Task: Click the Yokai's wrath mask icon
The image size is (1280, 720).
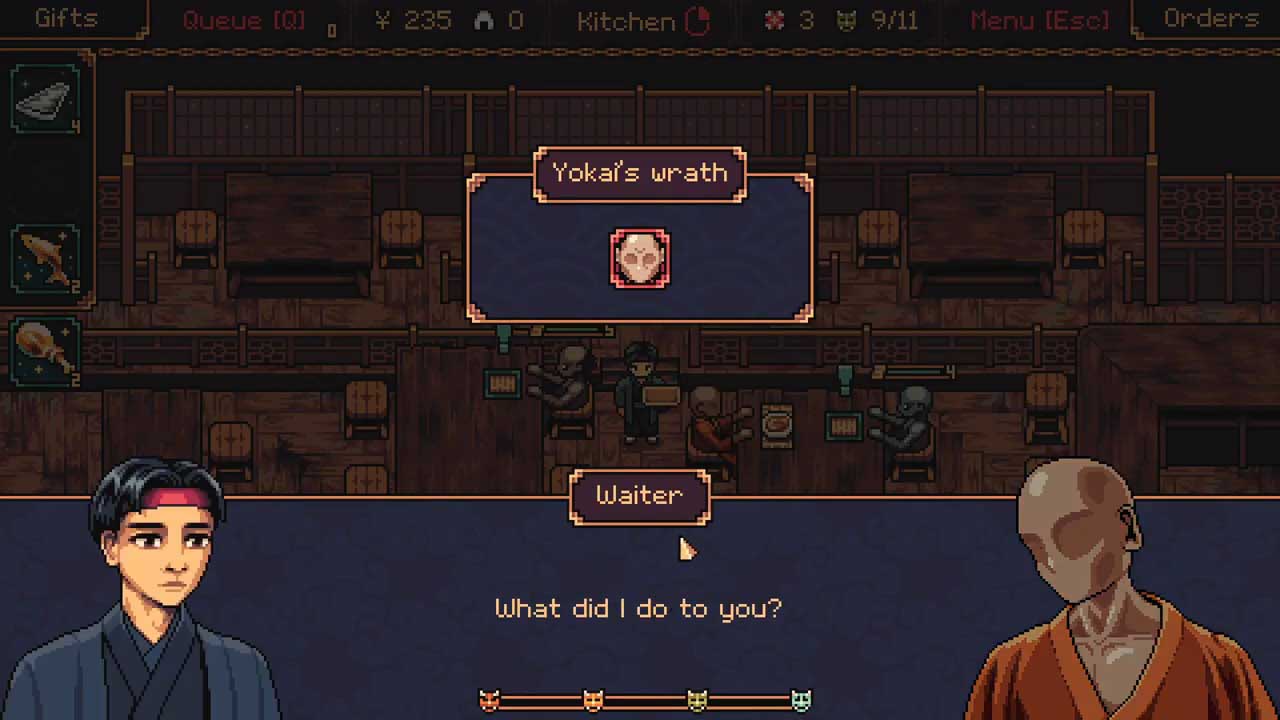Action: pos(640,258)
